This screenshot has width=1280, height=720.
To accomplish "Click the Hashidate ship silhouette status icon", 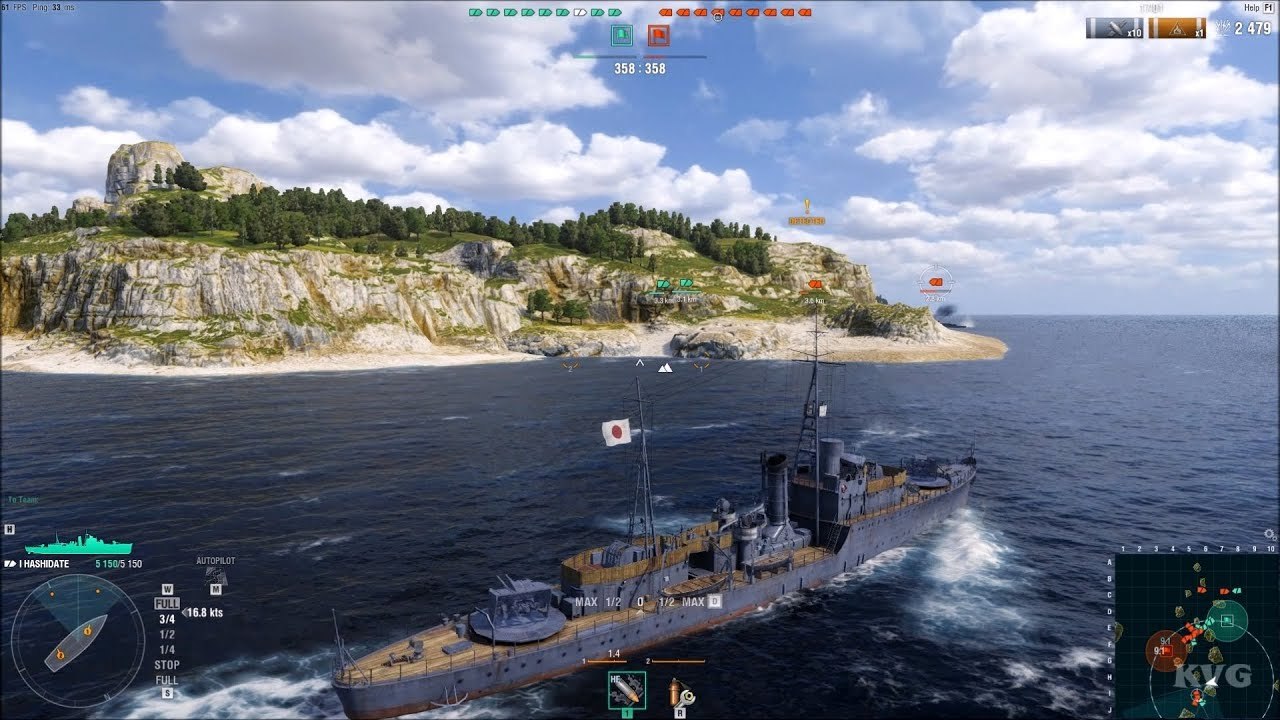I will point(78,545).
